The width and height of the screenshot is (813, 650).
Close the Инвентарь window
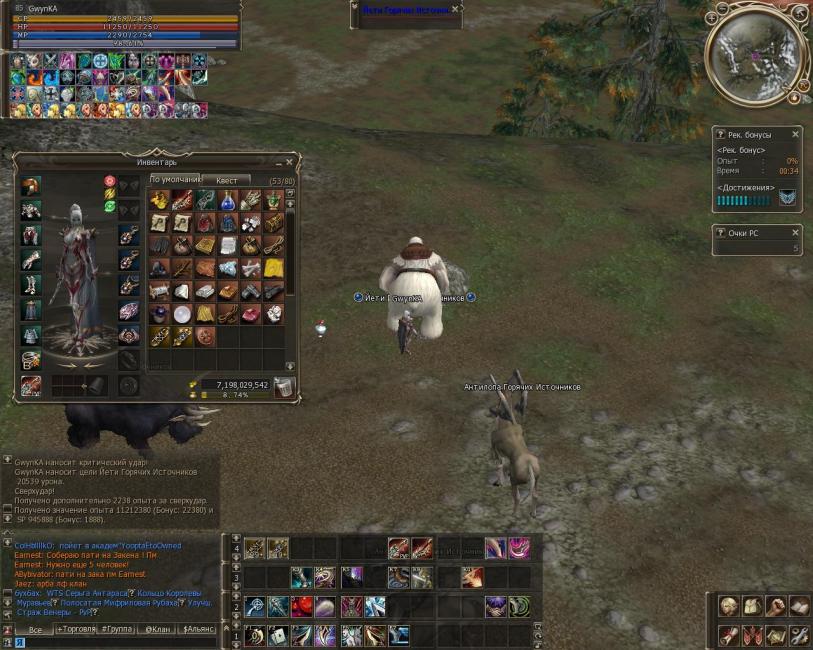[289, 161]
